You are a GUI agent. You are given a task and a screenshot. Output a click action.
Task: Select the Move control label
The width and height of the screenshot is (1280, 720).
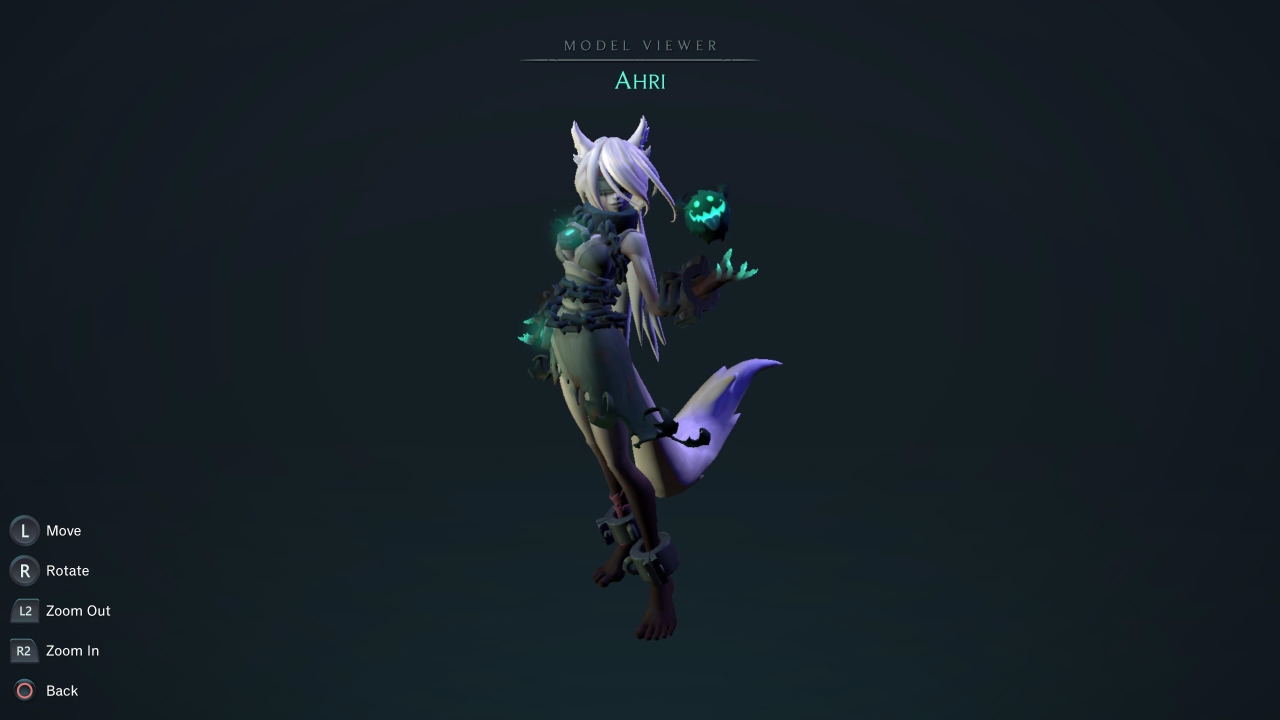(63, 530)
